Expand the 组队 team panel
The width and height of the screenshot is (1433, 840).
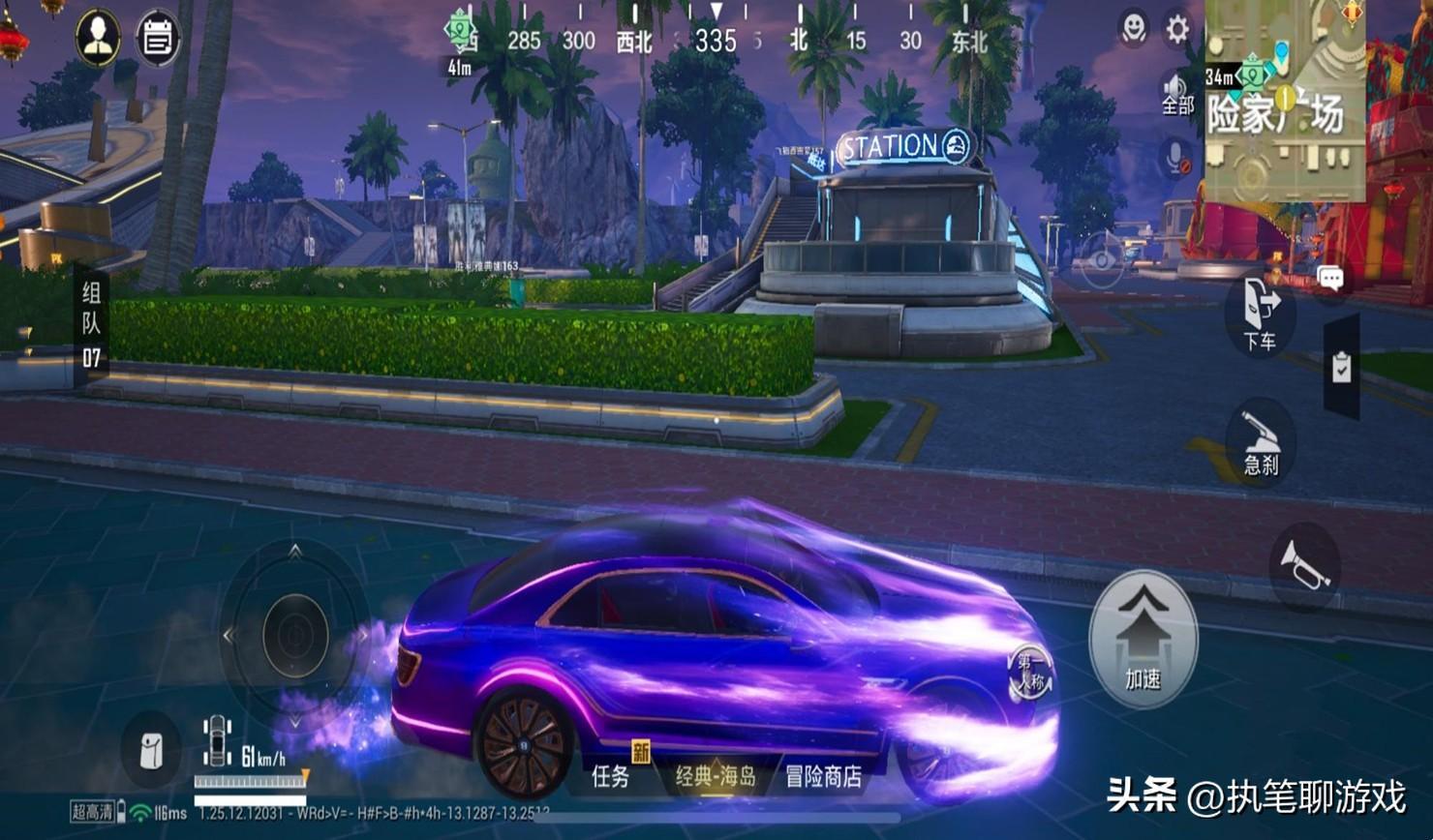coord(91,325)
